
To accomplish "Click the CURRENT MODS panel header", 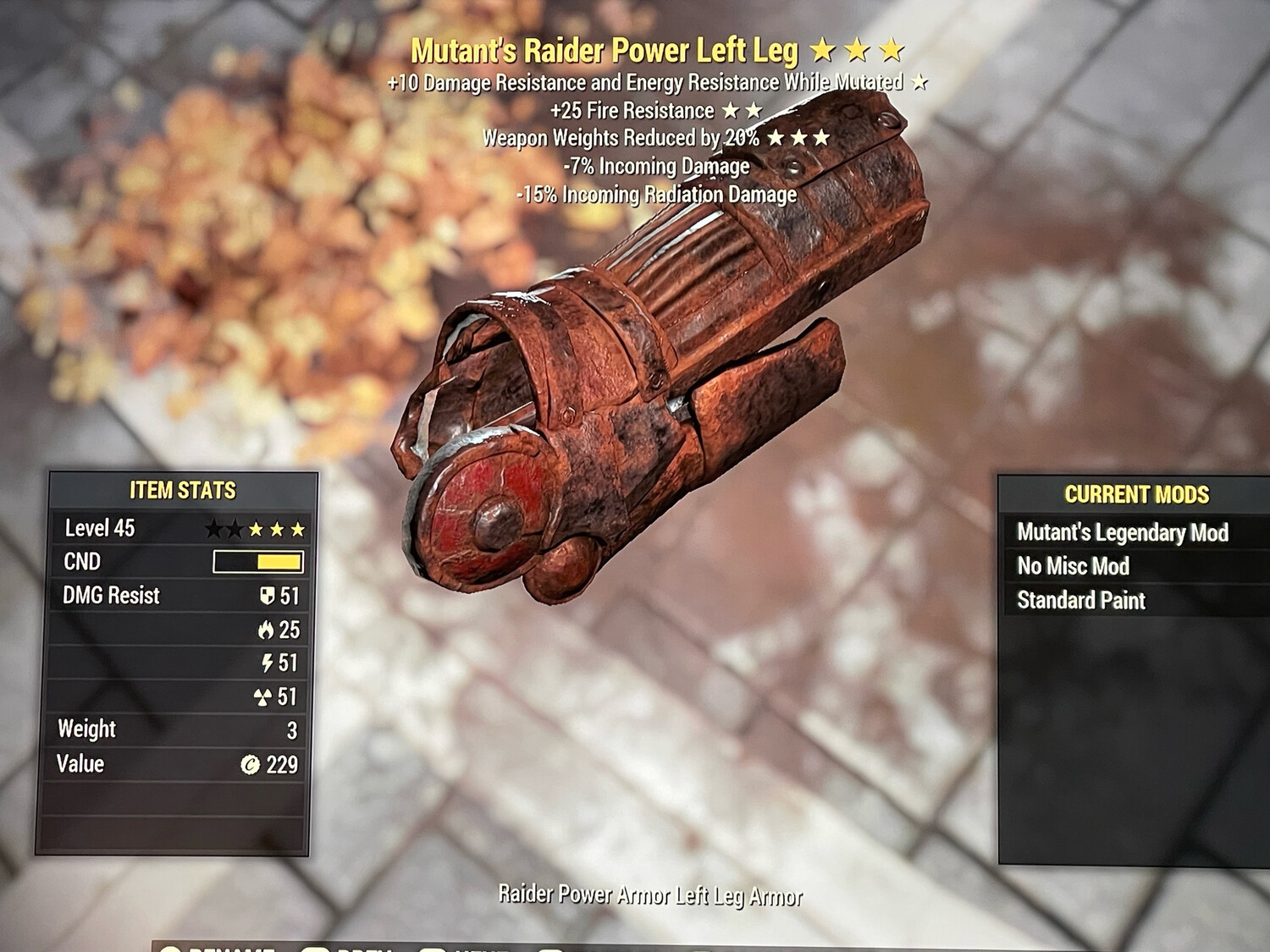I will point(1140,495).
